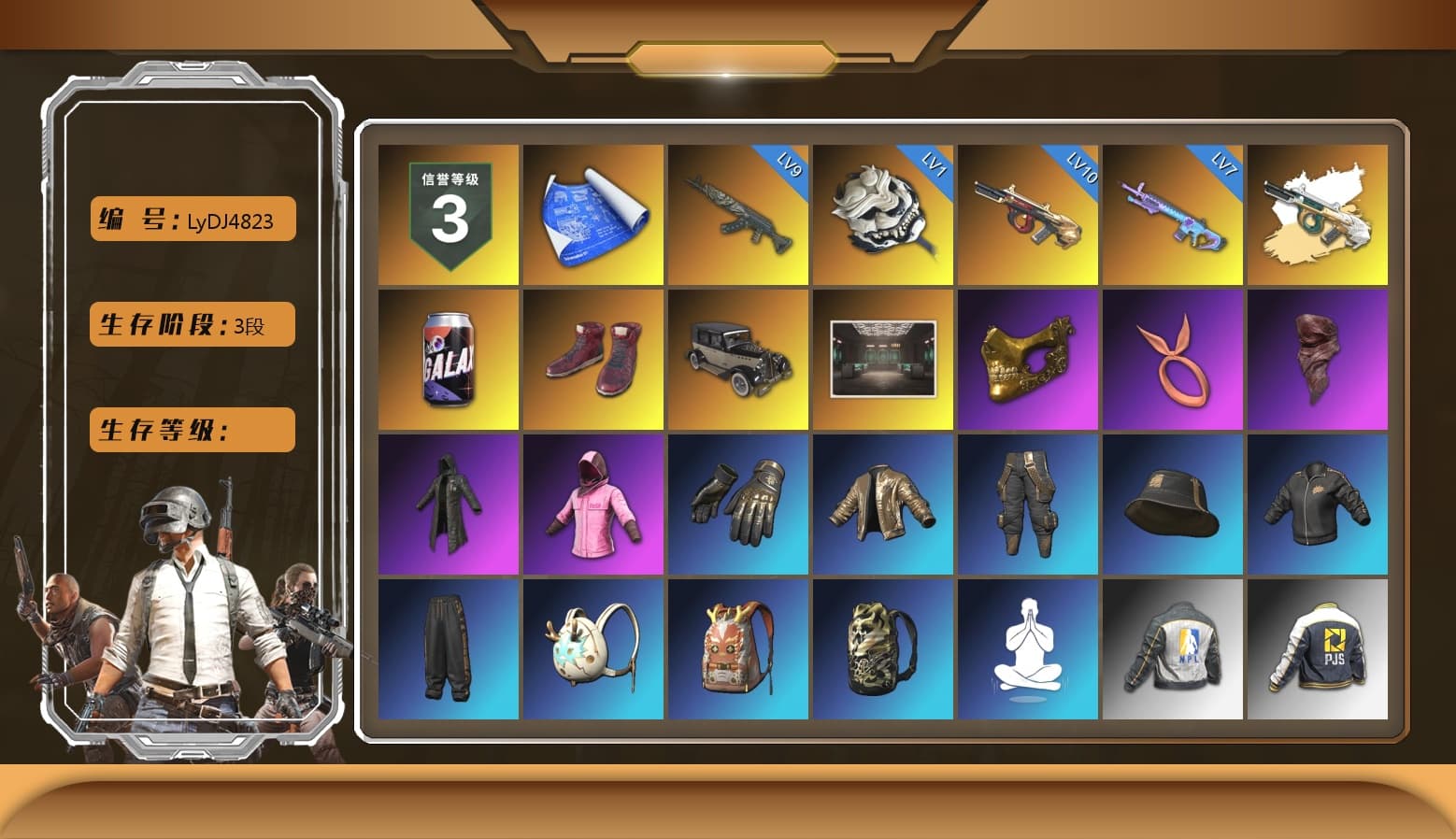
Task: Open the LV1 oni mask weapon charm
Action: click(x=882, y=214)
